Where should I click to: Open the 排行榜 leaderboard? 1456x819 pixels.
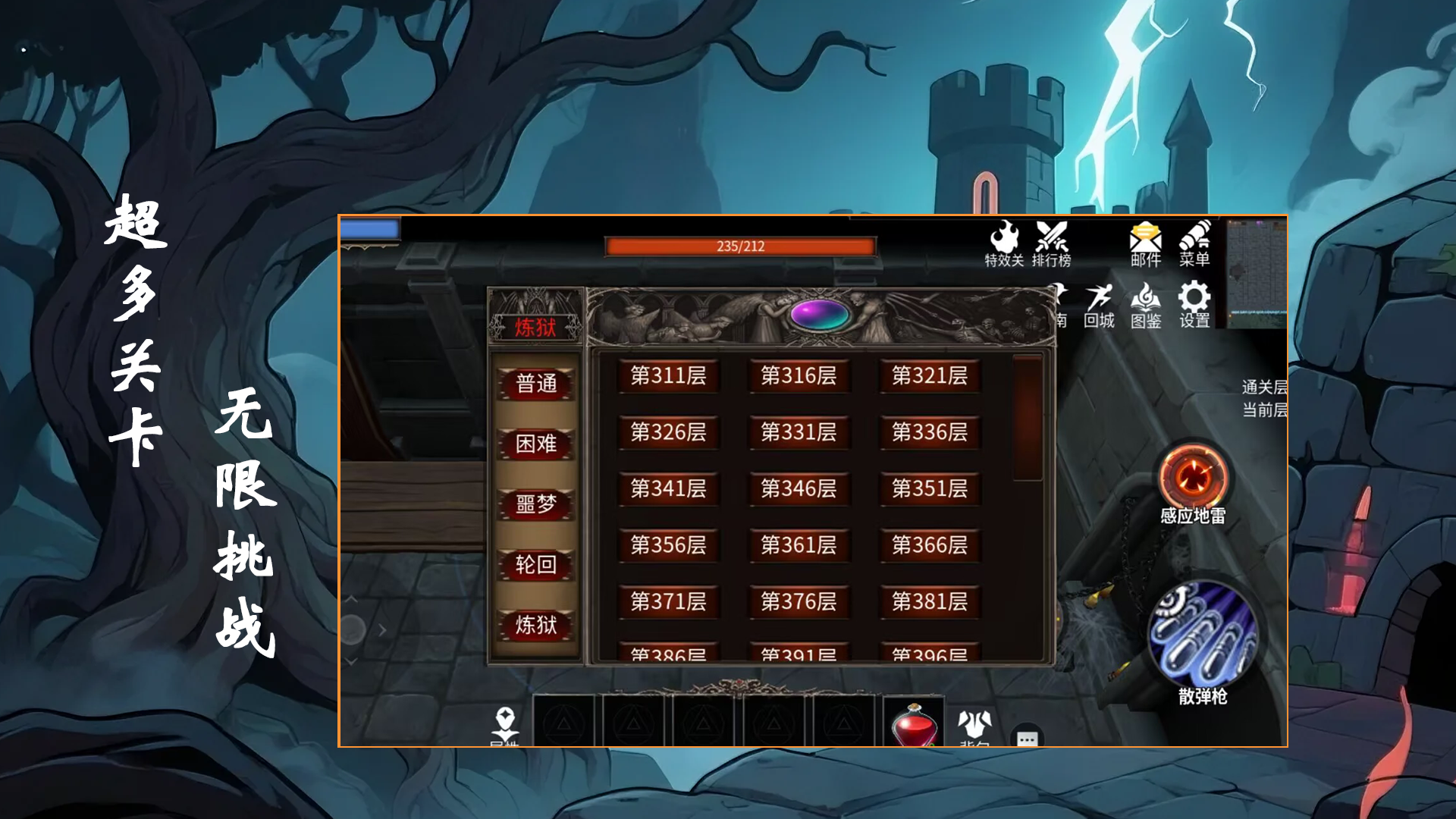[x=1052, y=244]
